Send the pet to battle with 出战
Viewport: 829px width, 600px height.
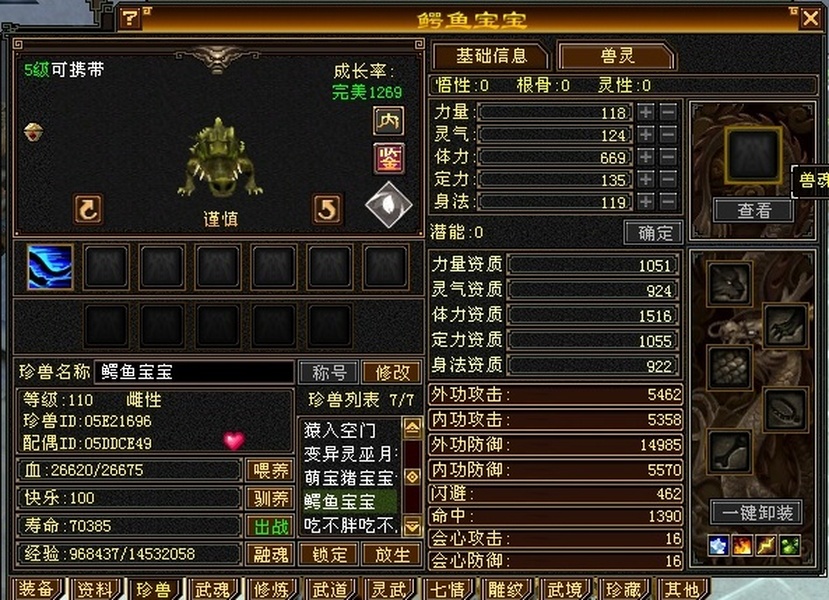coord(270,525)
